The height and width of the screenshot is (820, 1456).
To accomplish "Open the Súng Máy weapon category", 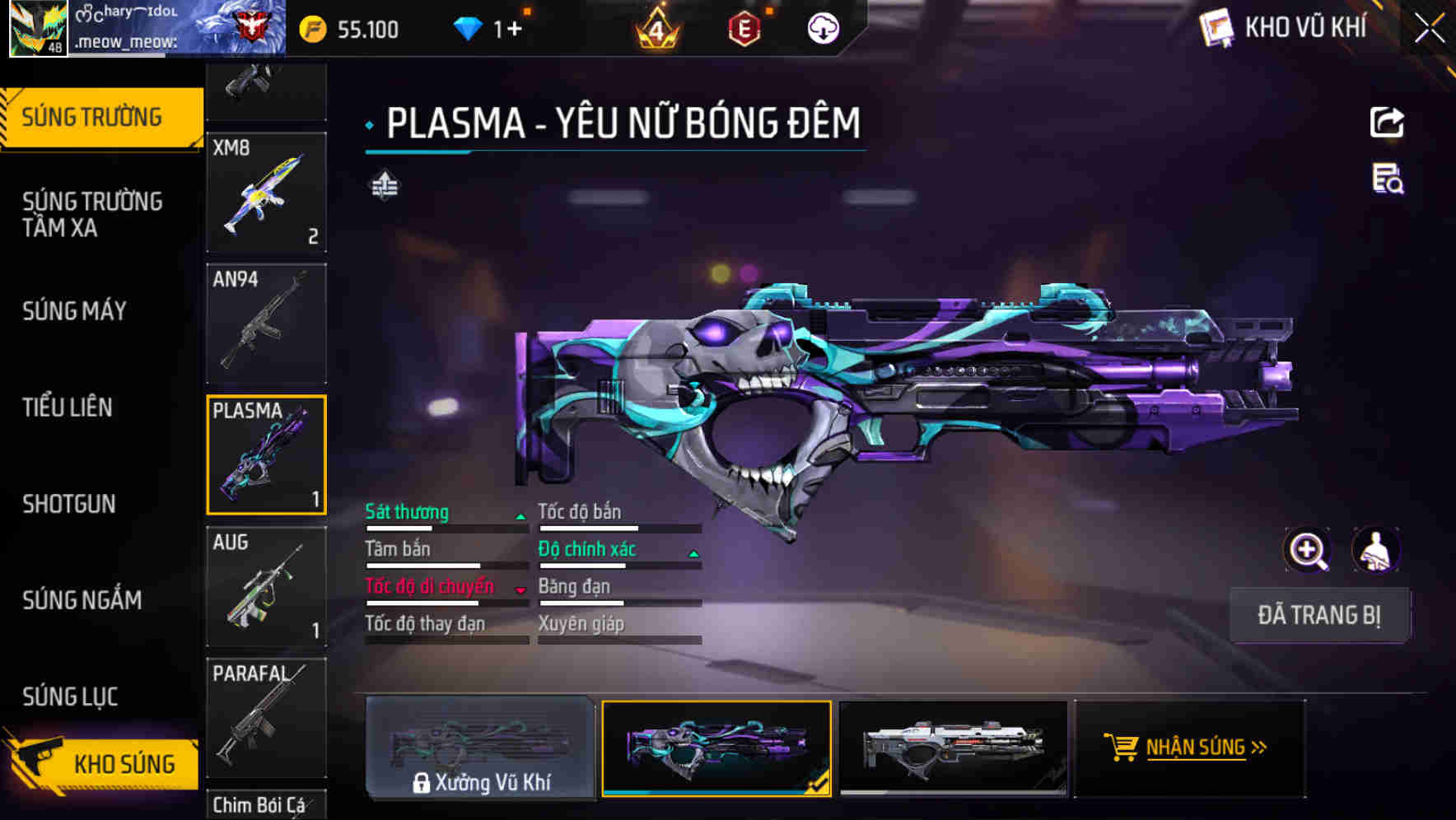I will click(75, 311).
